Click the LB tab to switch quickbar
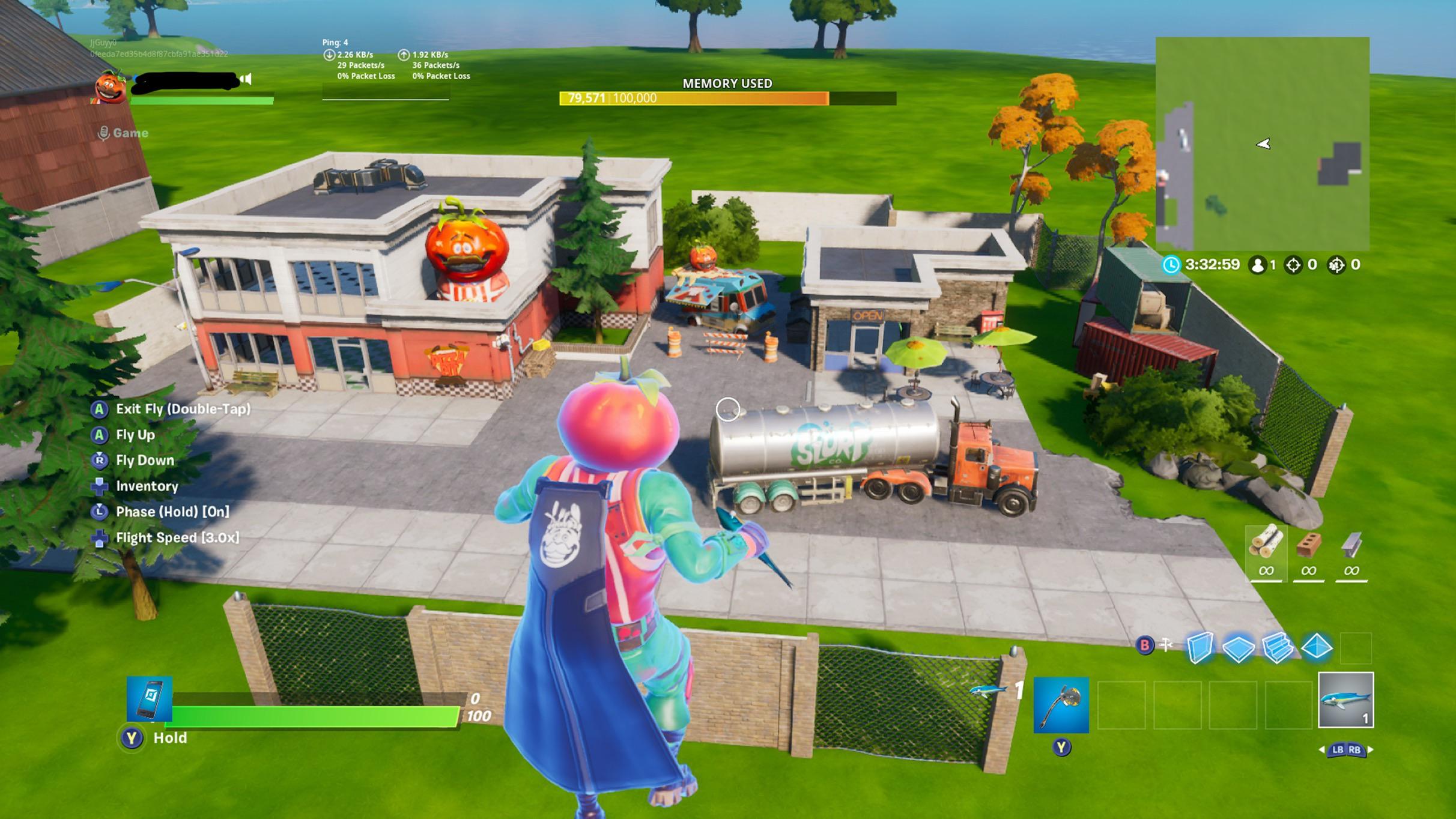Image resolution: width=1456 pixels, height=819 pixels. pyautogui.click(x=1338, y=750)
